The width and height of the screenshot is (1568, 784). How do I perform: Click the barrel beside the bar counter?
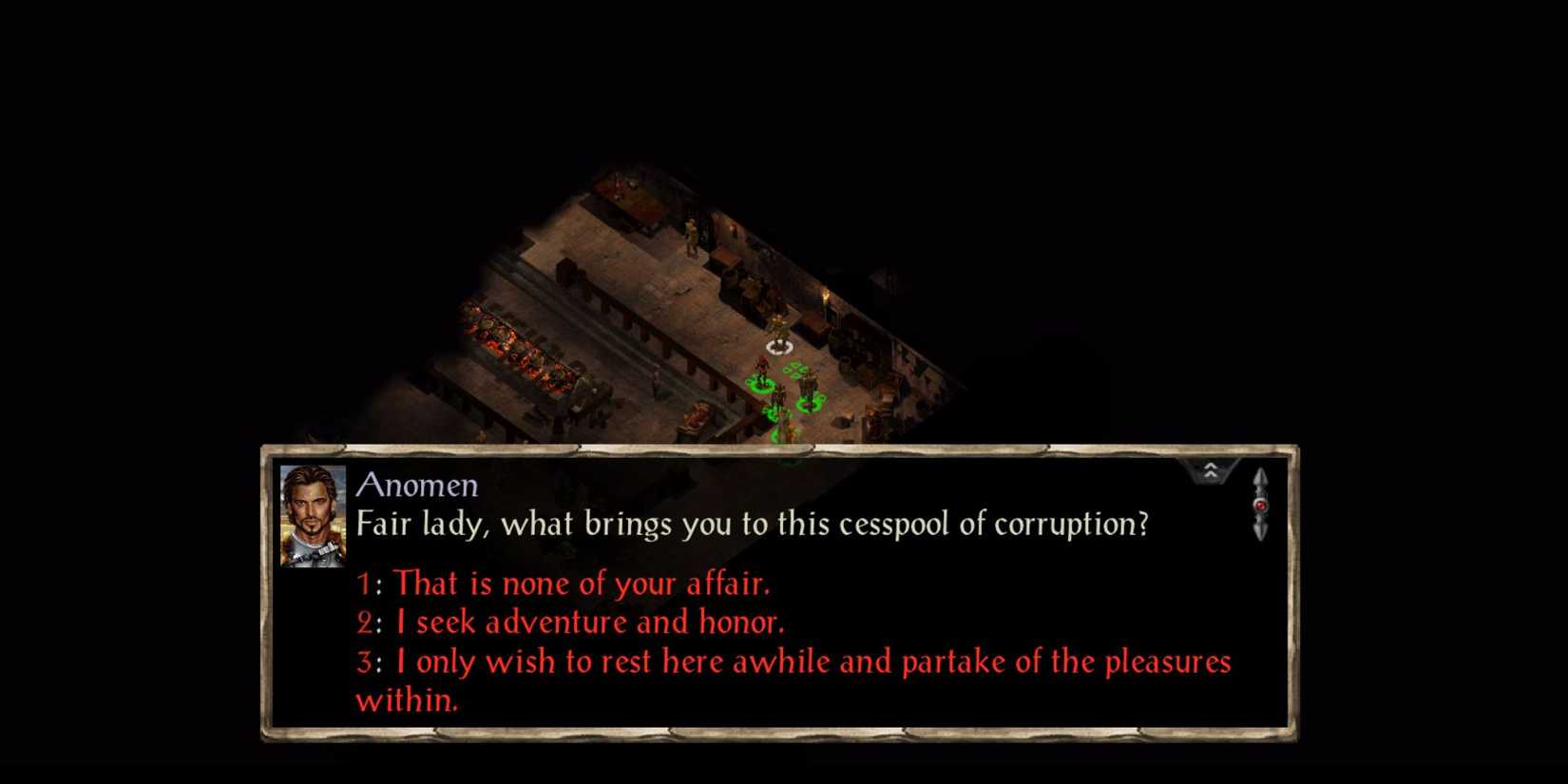pyautogui.click(x=844, y=361)
